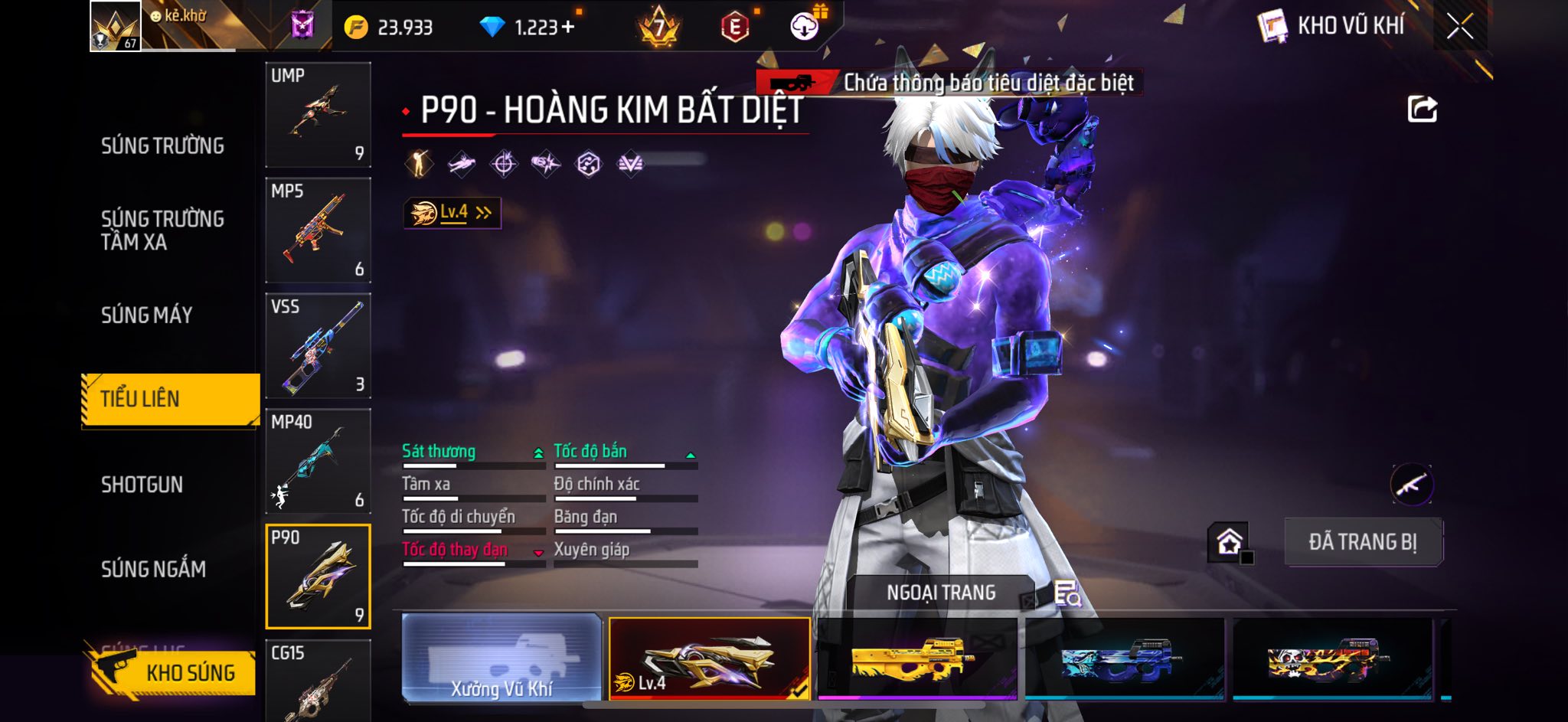Open Xưởng Vũ Khí weapon workshop

502,659
